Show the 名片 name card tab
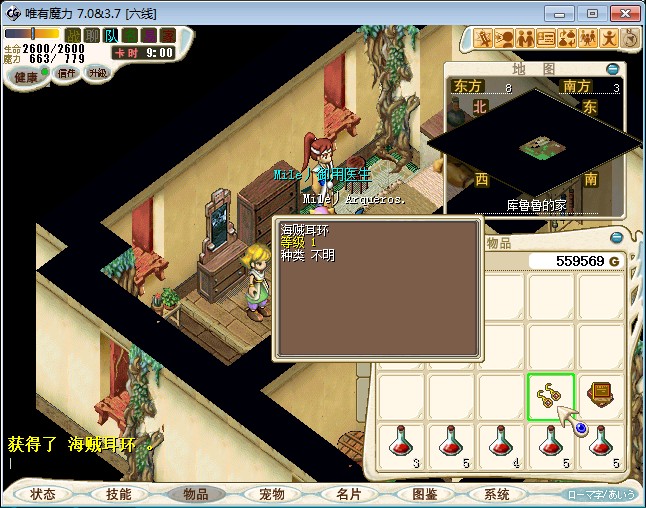The width and height of the screenshot is (646, 508). (347, 494)
